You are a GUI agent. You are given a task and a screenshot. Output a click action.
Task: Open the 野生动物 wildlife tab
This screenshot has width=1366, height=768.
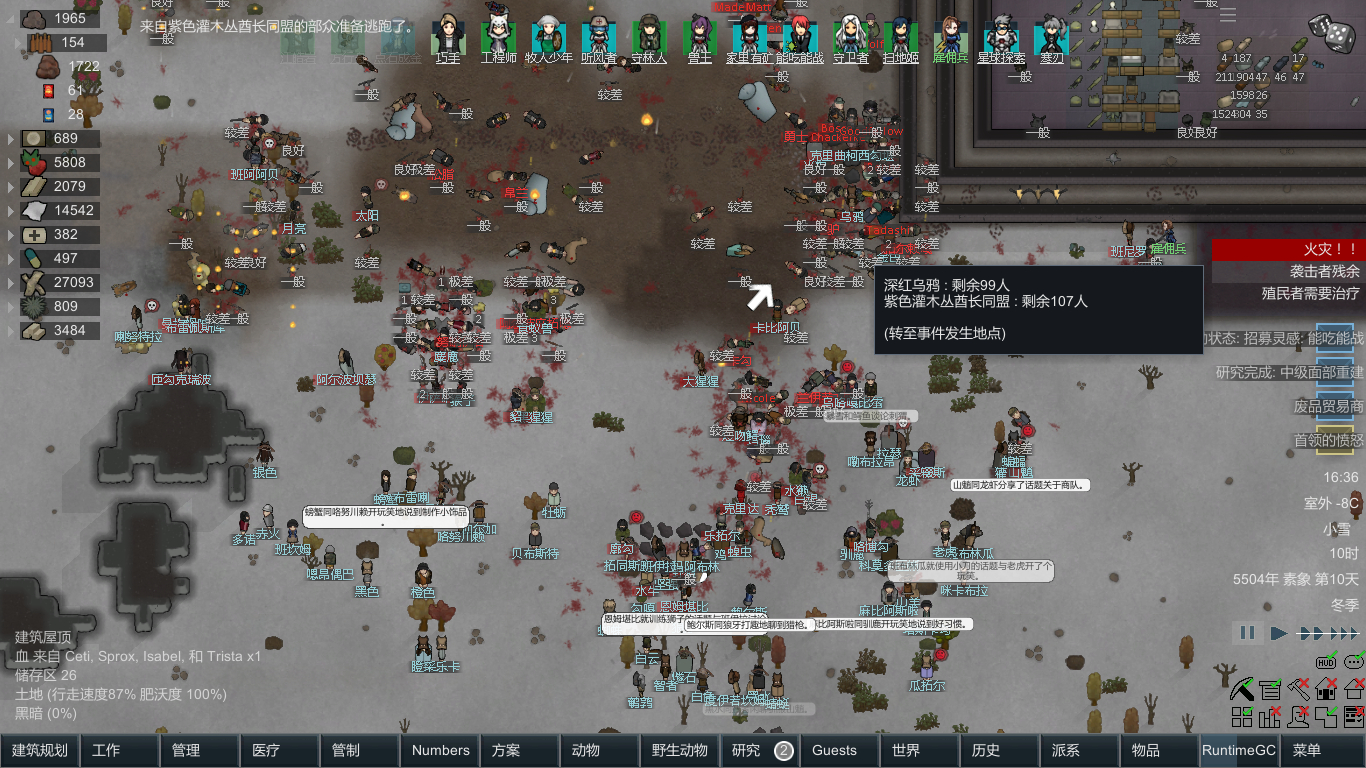679,750
